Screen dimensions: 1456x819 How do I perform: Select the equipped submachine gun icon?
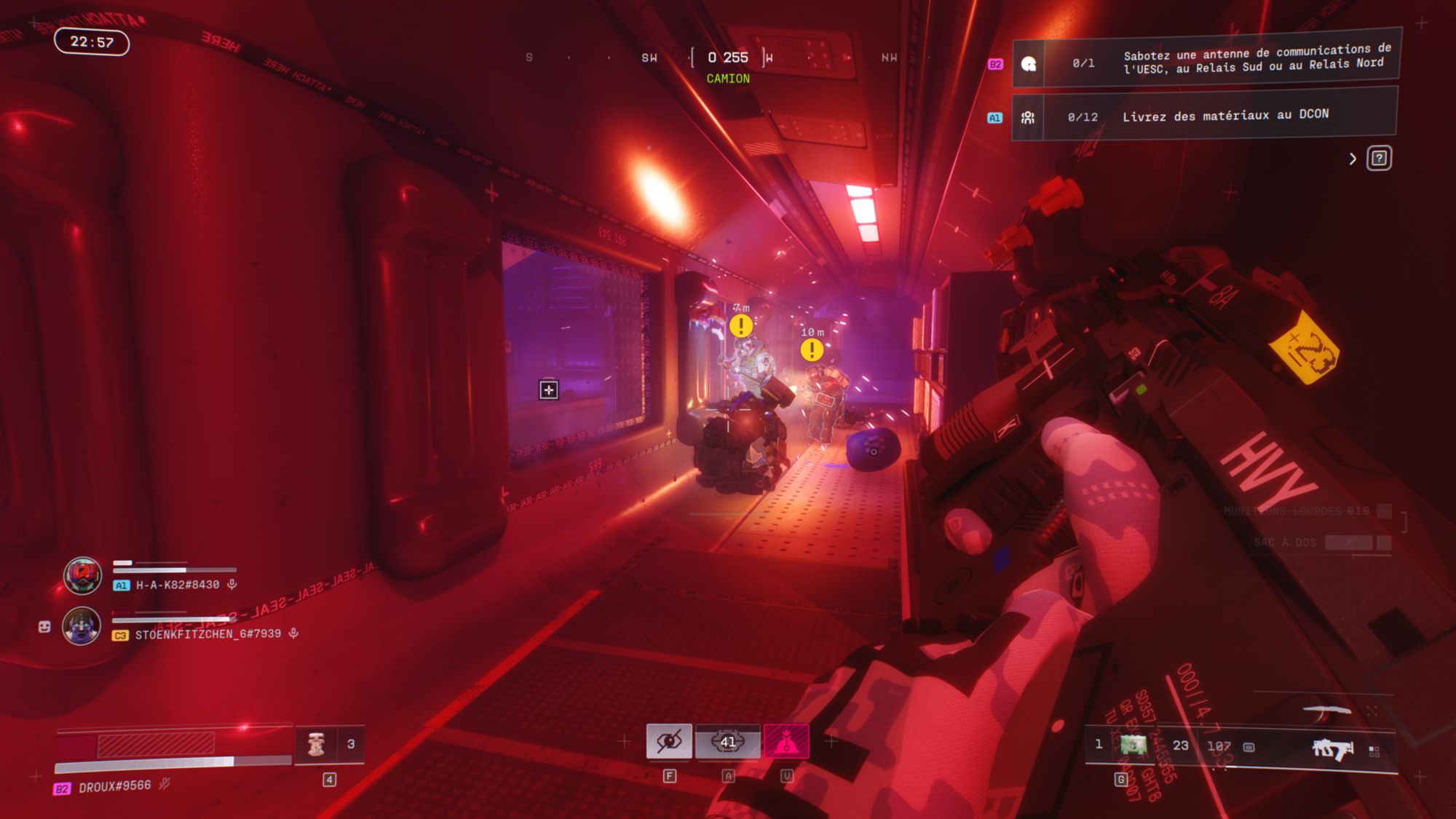coord(1332,748)
